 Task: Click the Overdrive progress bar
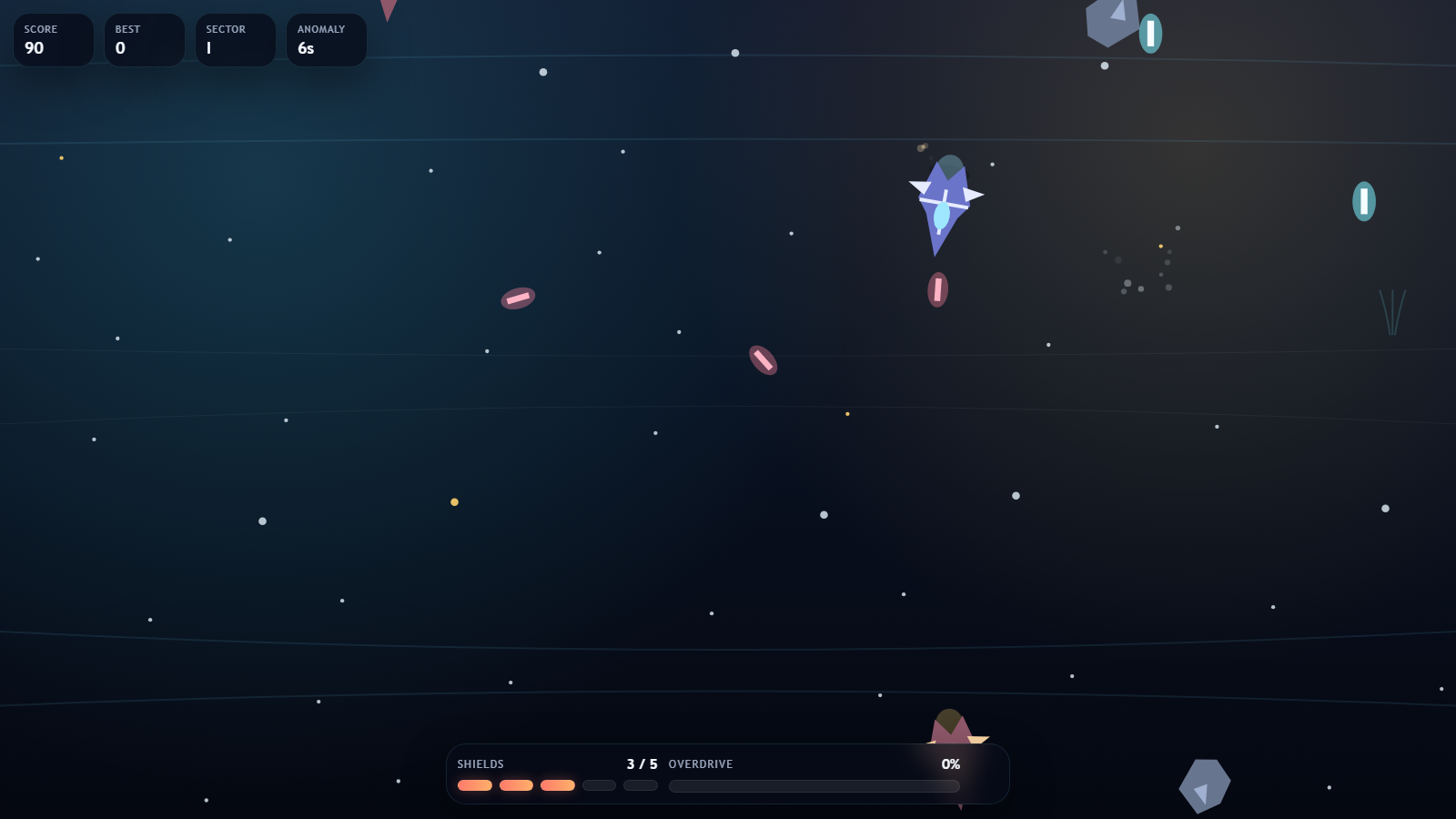814,786
